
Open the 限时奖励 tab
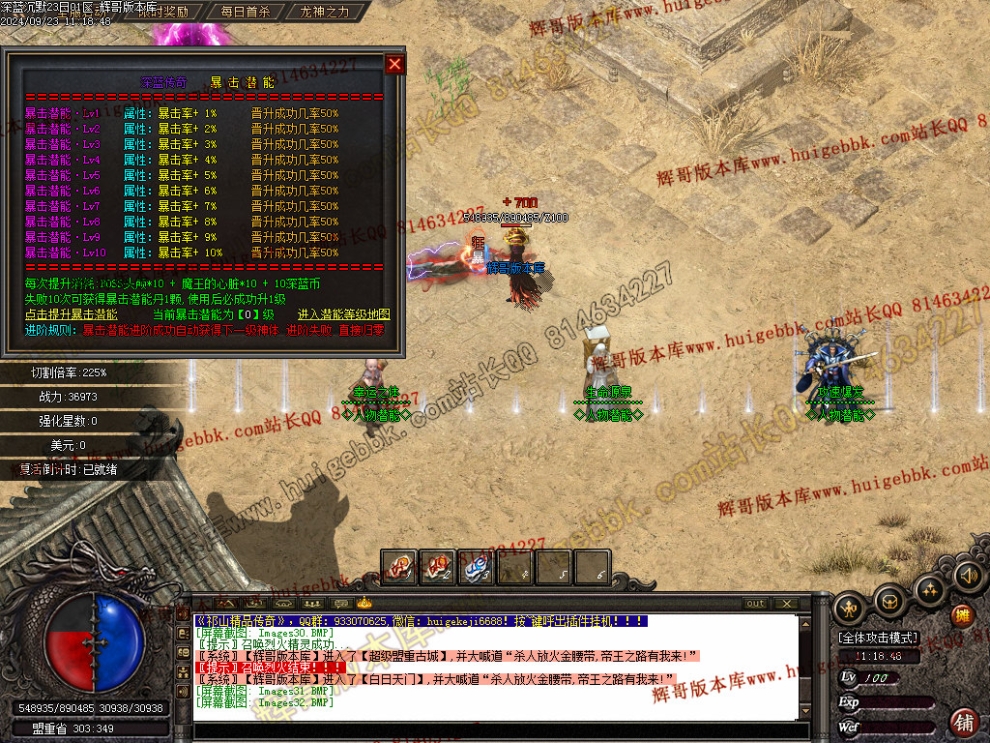point(150,11)
